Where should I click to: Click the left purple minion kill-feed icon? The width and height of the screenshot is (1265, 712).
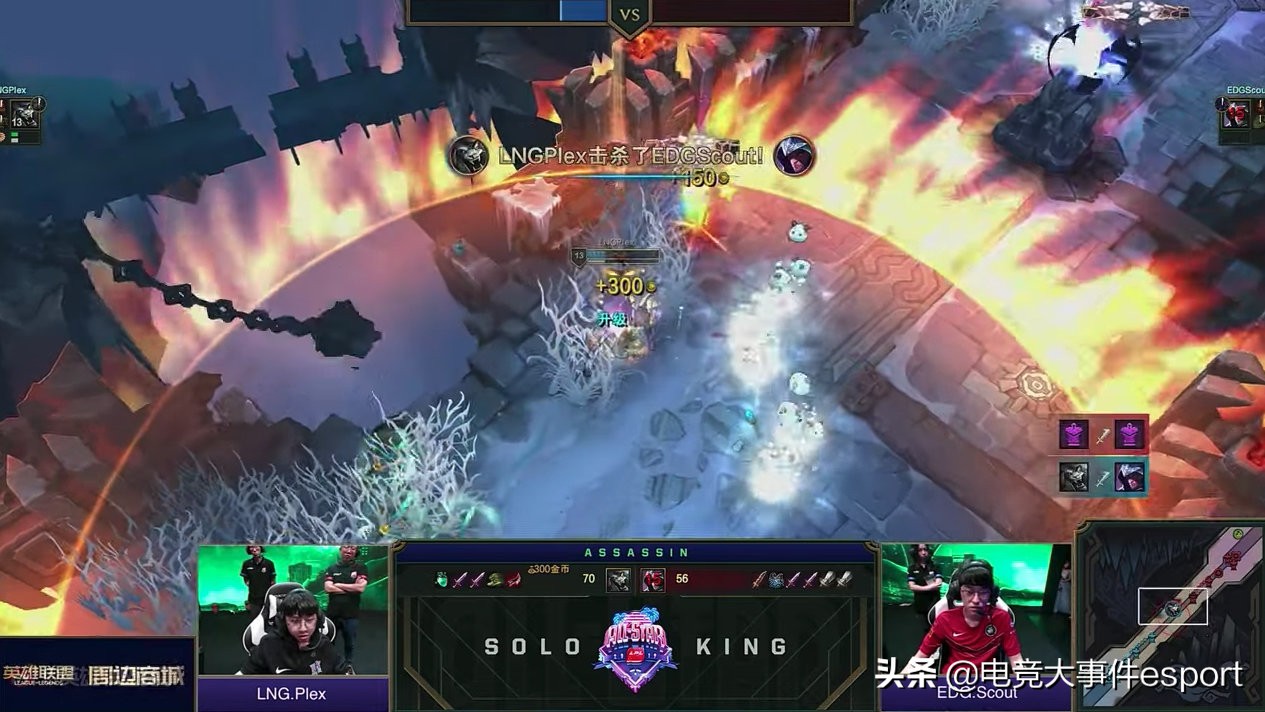(1074, 435)
